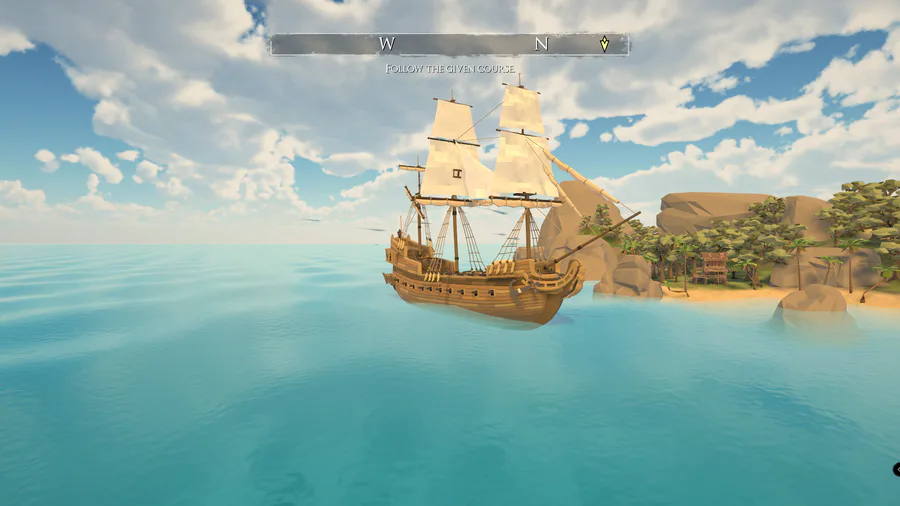Image resolution: width=900 pixels, height=506 pixels.
Task: Click the yellow course marker on the compass
Action: [x=604, y=44]
